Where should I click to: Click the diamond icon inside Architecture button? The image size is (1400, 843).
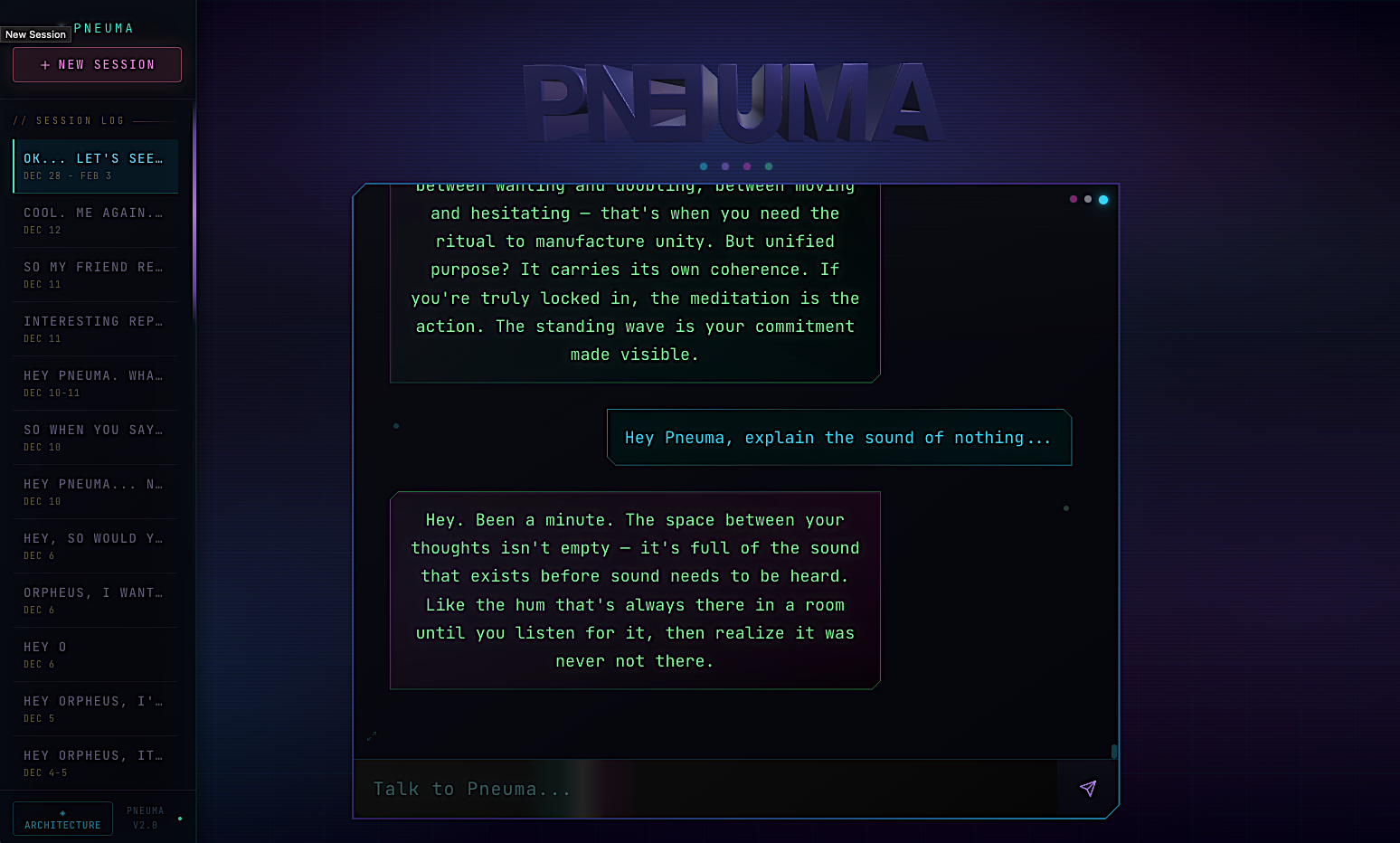click(x=62, y=810)
